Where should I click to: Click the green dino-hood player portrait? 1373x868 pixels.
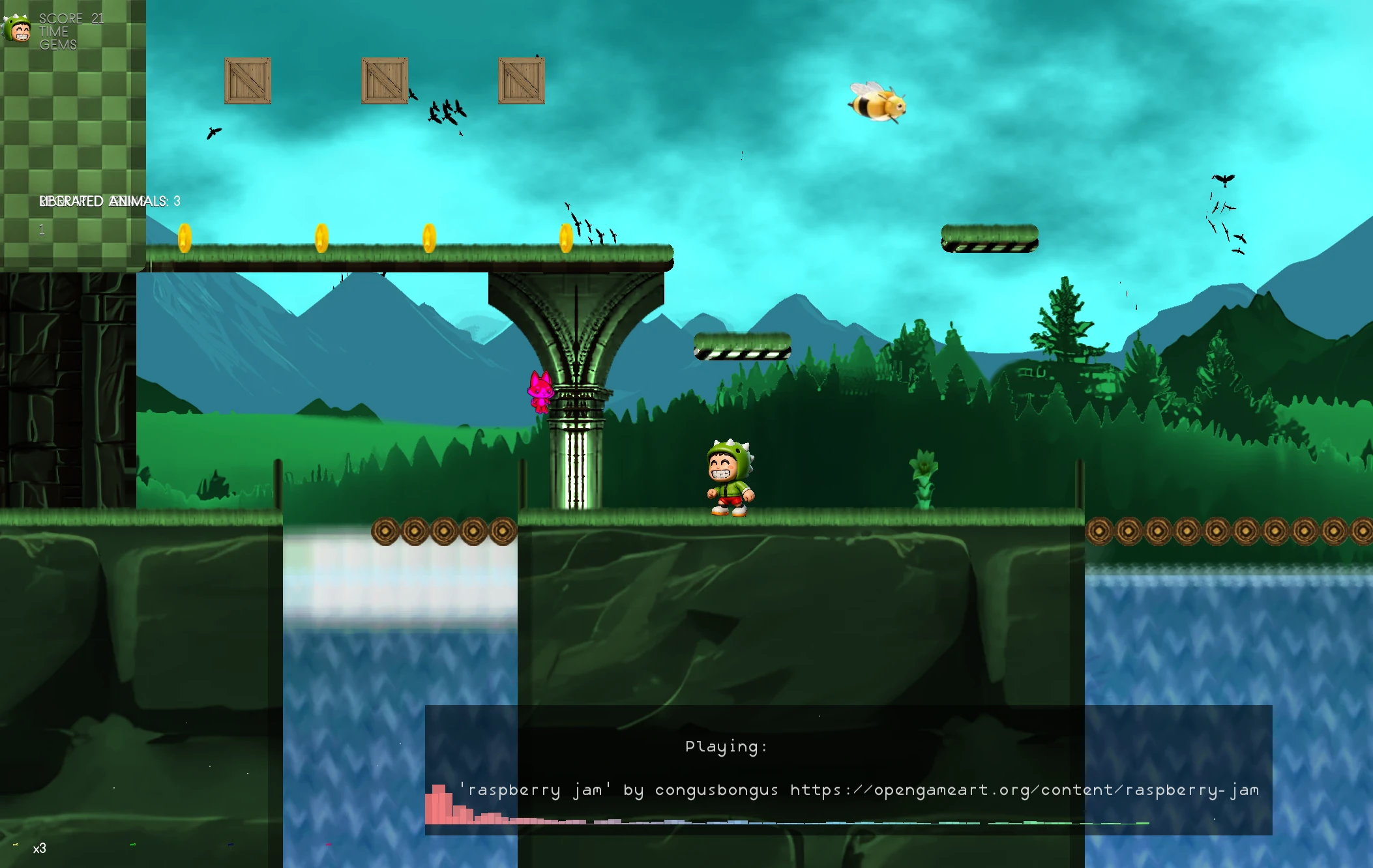point(18,29)
